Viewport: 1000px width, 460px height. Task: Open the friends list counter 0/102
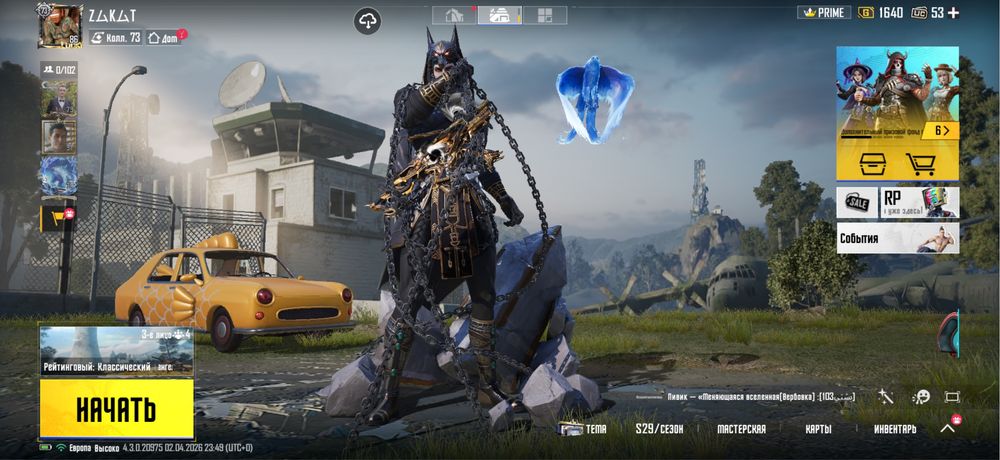(58, 69)
